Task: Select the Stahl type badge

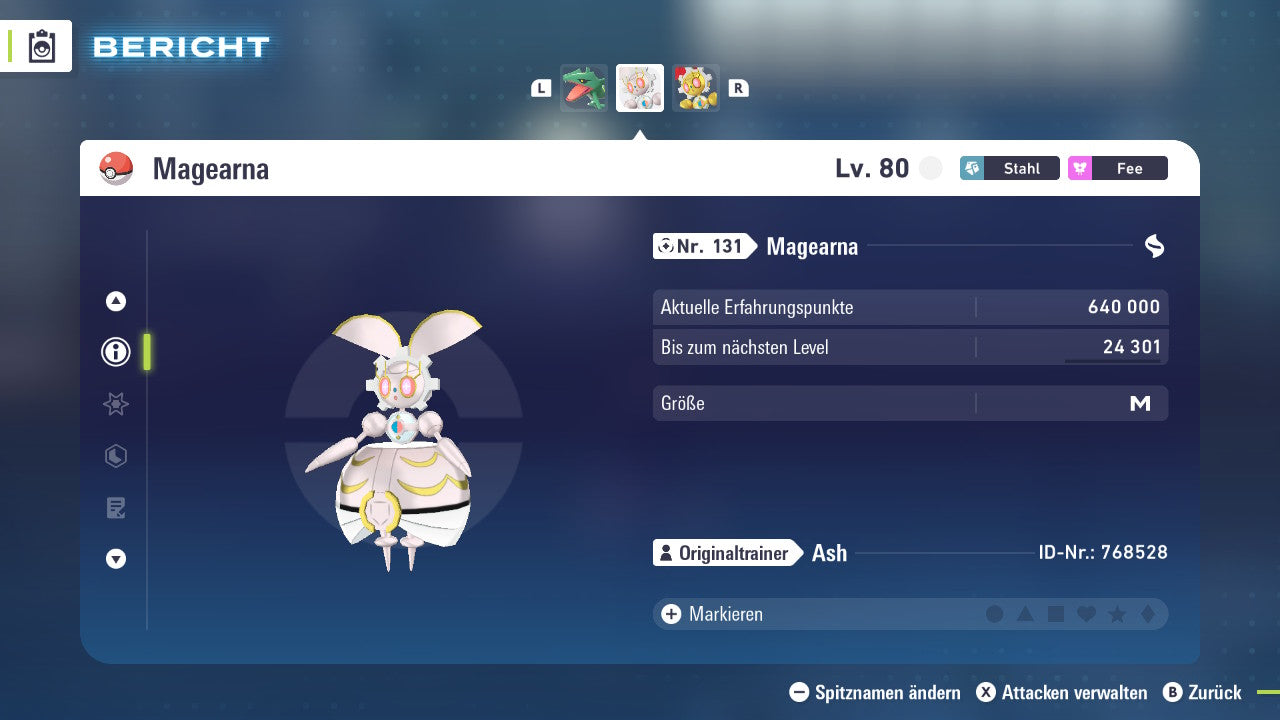Action: coord(1009,168)
